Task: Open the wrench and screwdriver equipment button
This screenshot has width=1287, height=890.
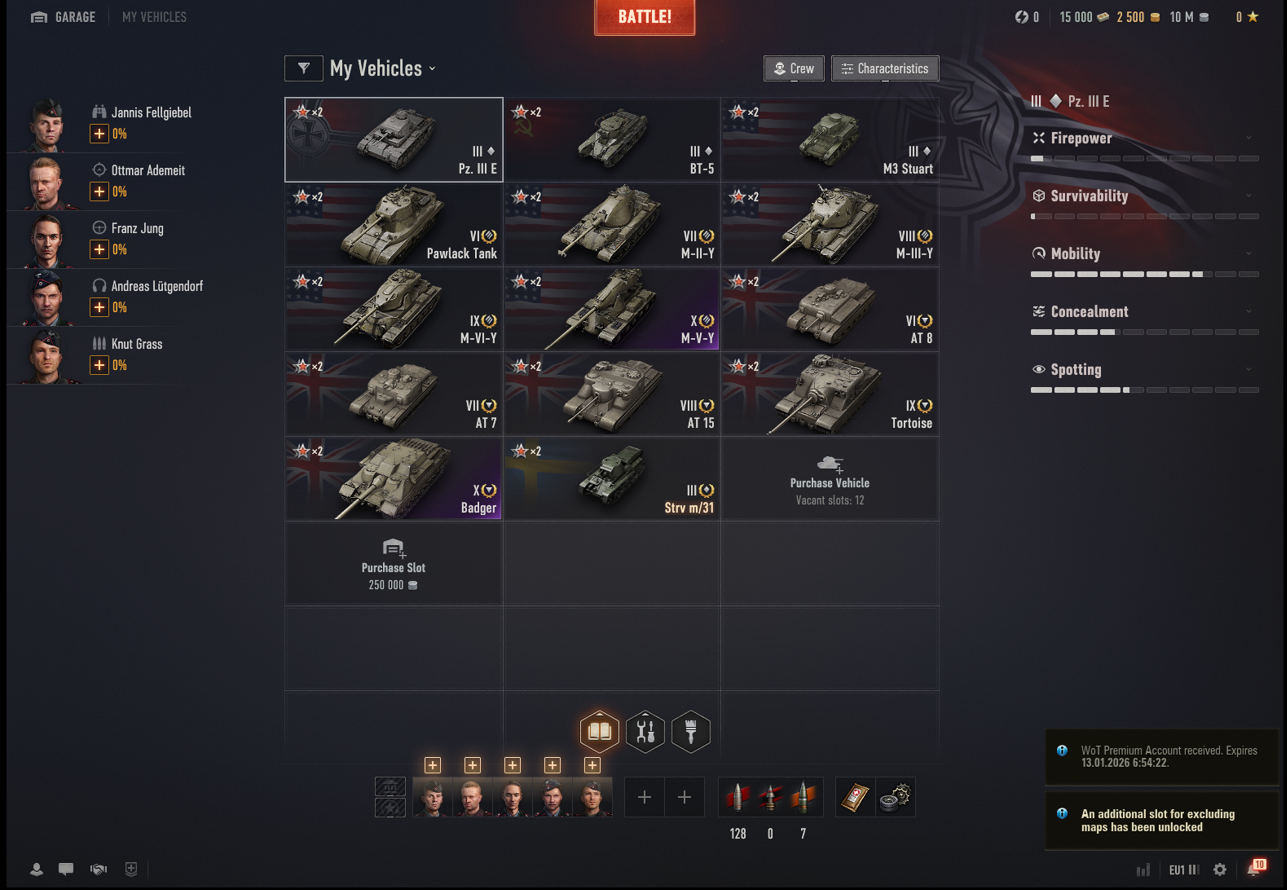Action: click(x=645, y=732)
